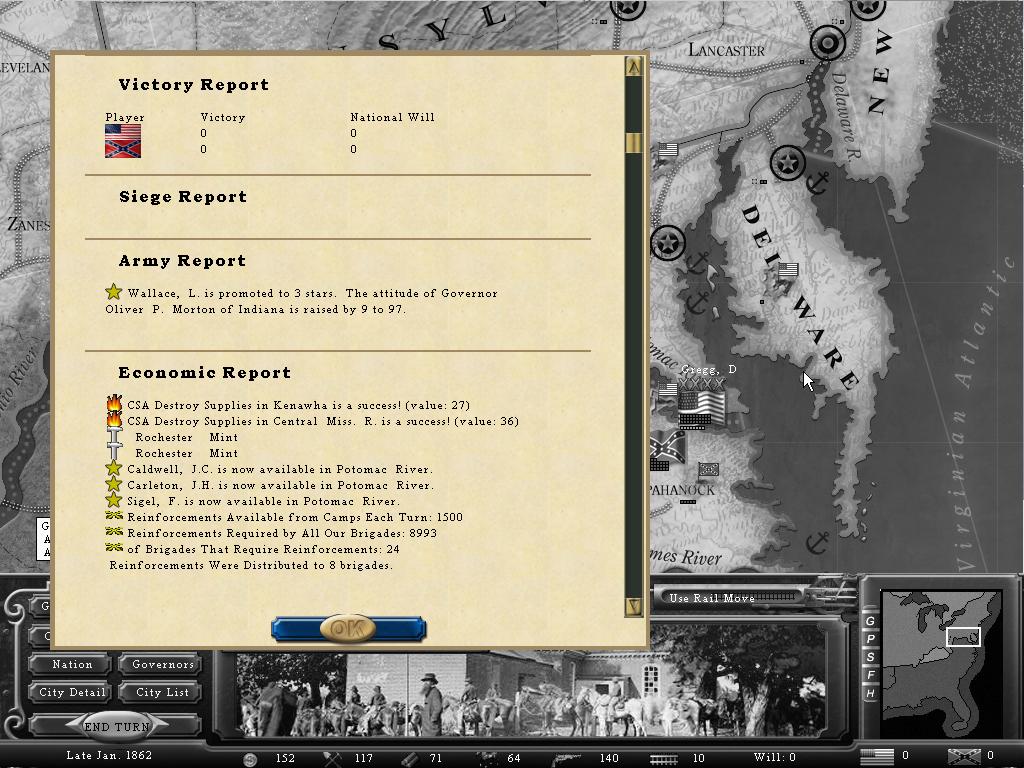The height and width of the screenshot is (768, 1024).
Task: Select the P map filter button
Action: [870, 640]
